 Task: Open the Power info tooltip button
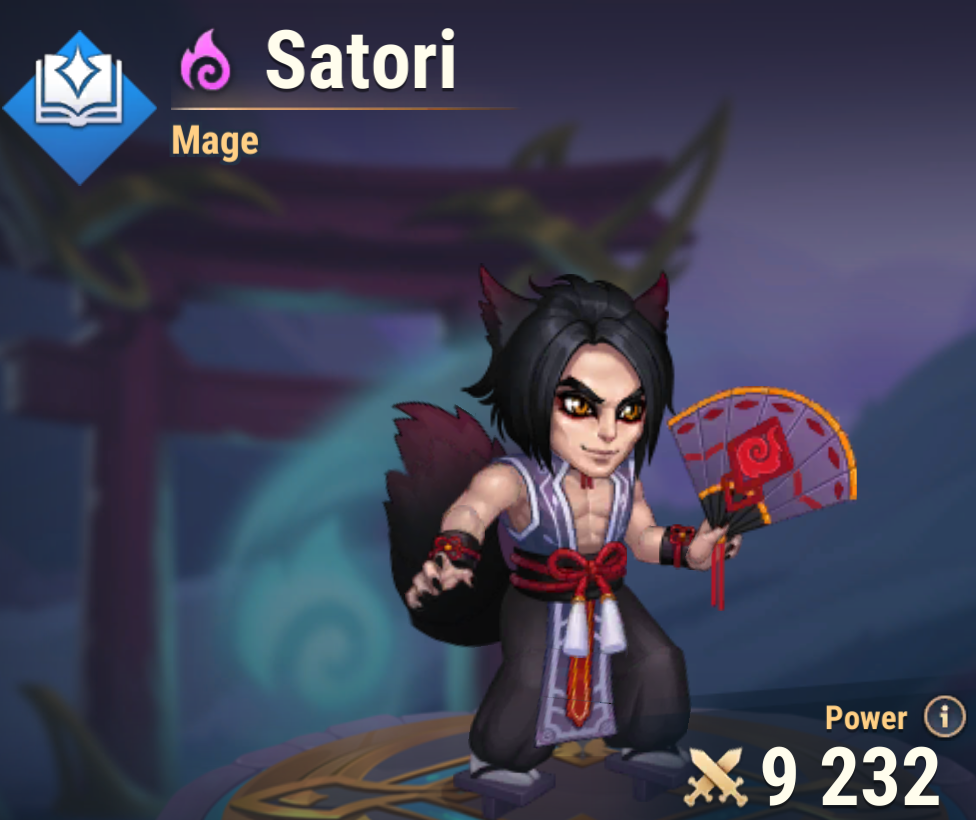pyautogui.click(x=944, y=717)
